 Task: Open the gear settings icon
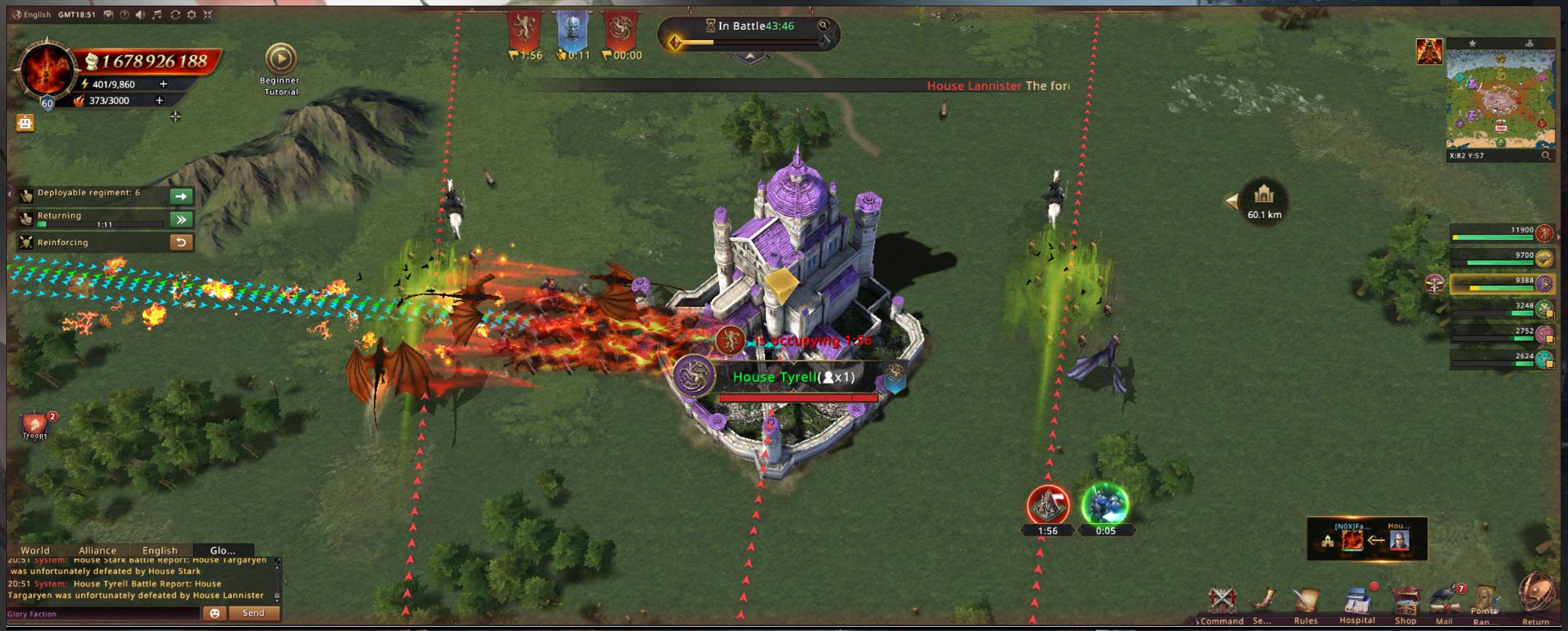click(192, 14)
